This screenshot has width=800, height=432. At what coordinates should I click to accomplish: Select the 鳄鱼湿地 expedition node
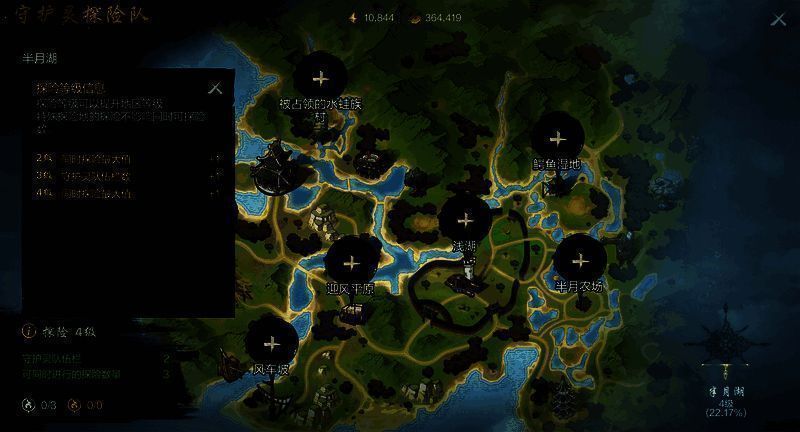click(x=559, y=139)
